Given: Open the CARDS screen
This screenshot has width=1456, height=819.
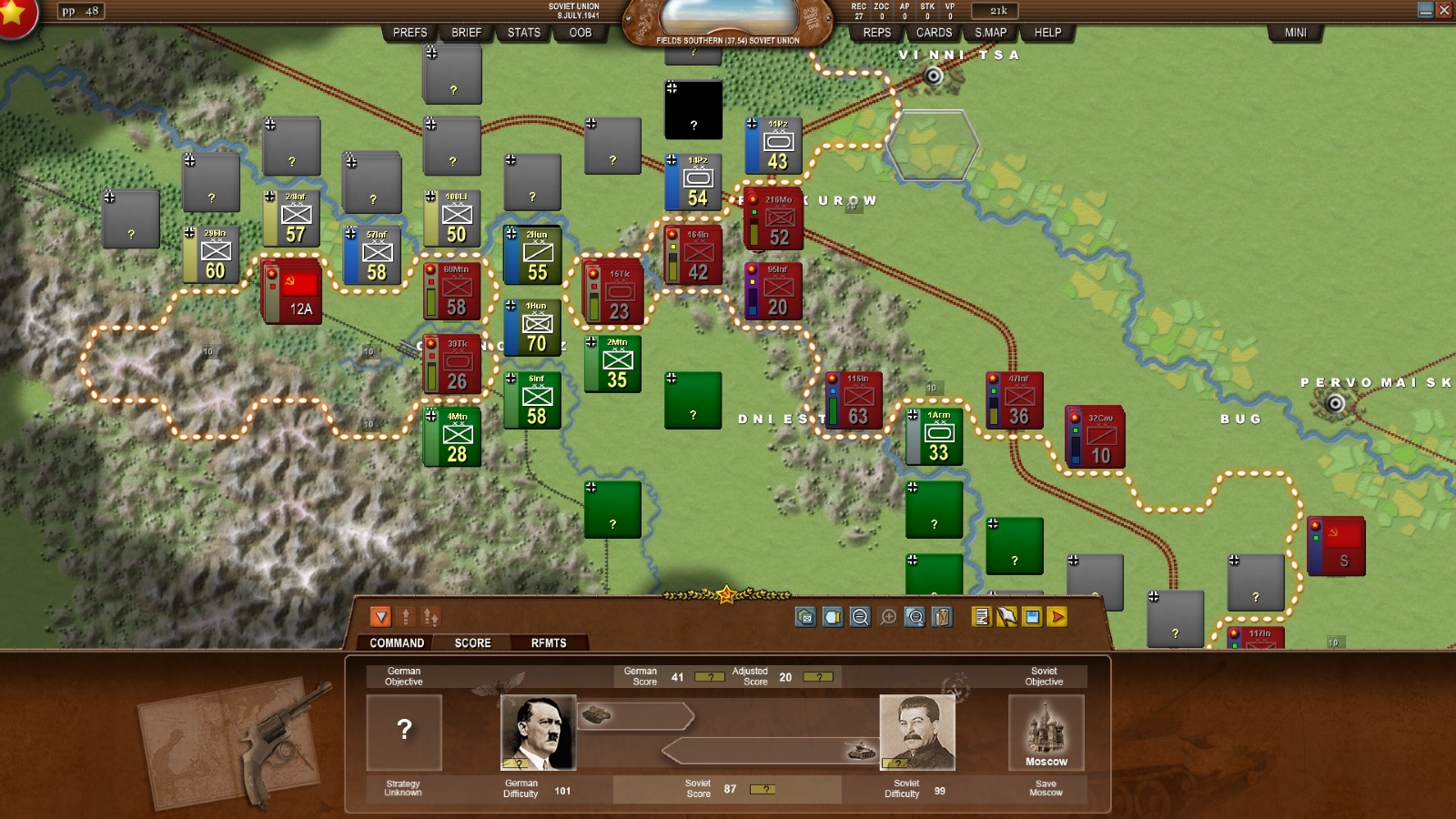Looking at the screenshot, I should coord(934,33).
